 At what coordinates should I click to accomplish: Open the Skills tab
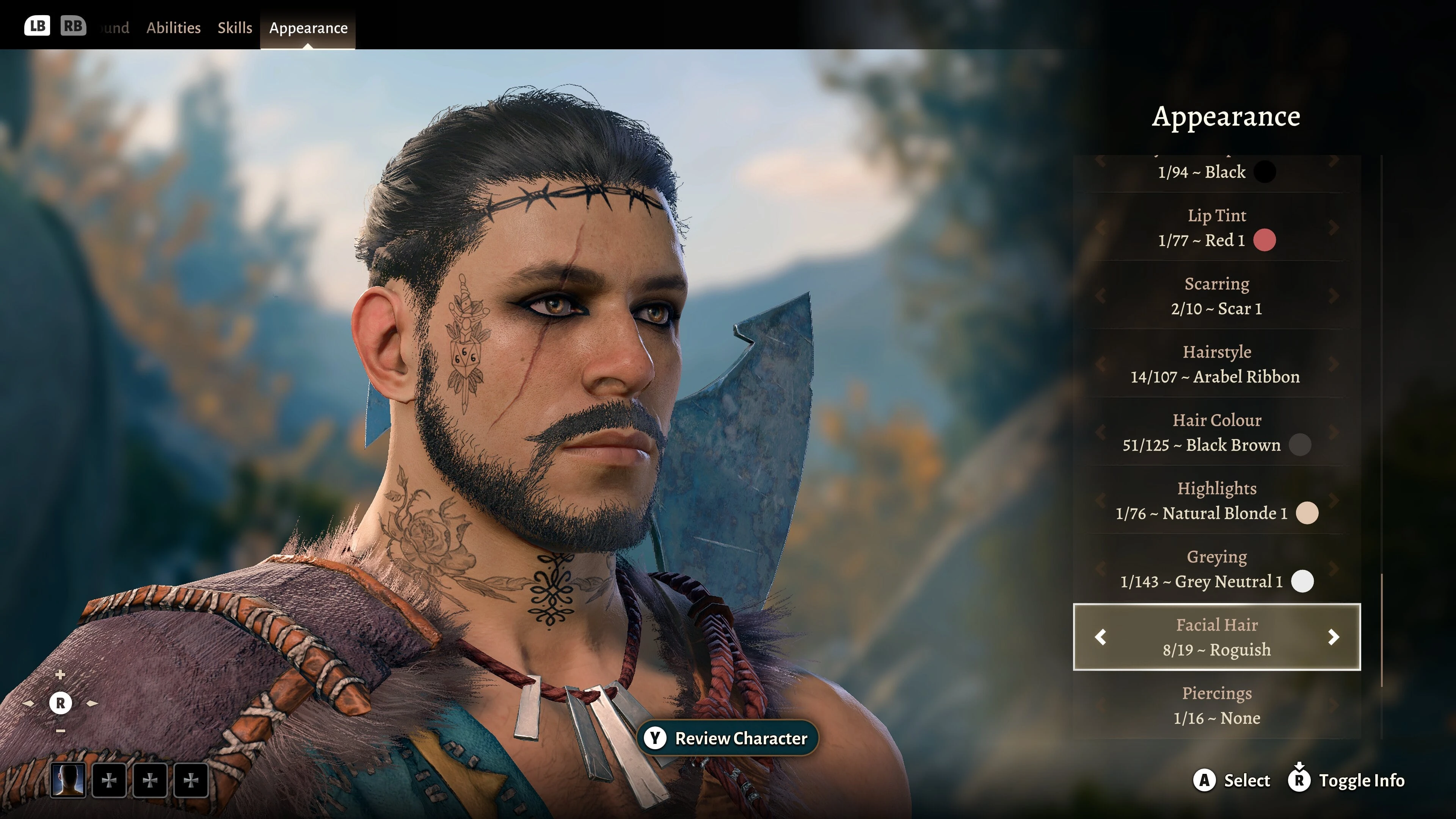tap(235, 28)
